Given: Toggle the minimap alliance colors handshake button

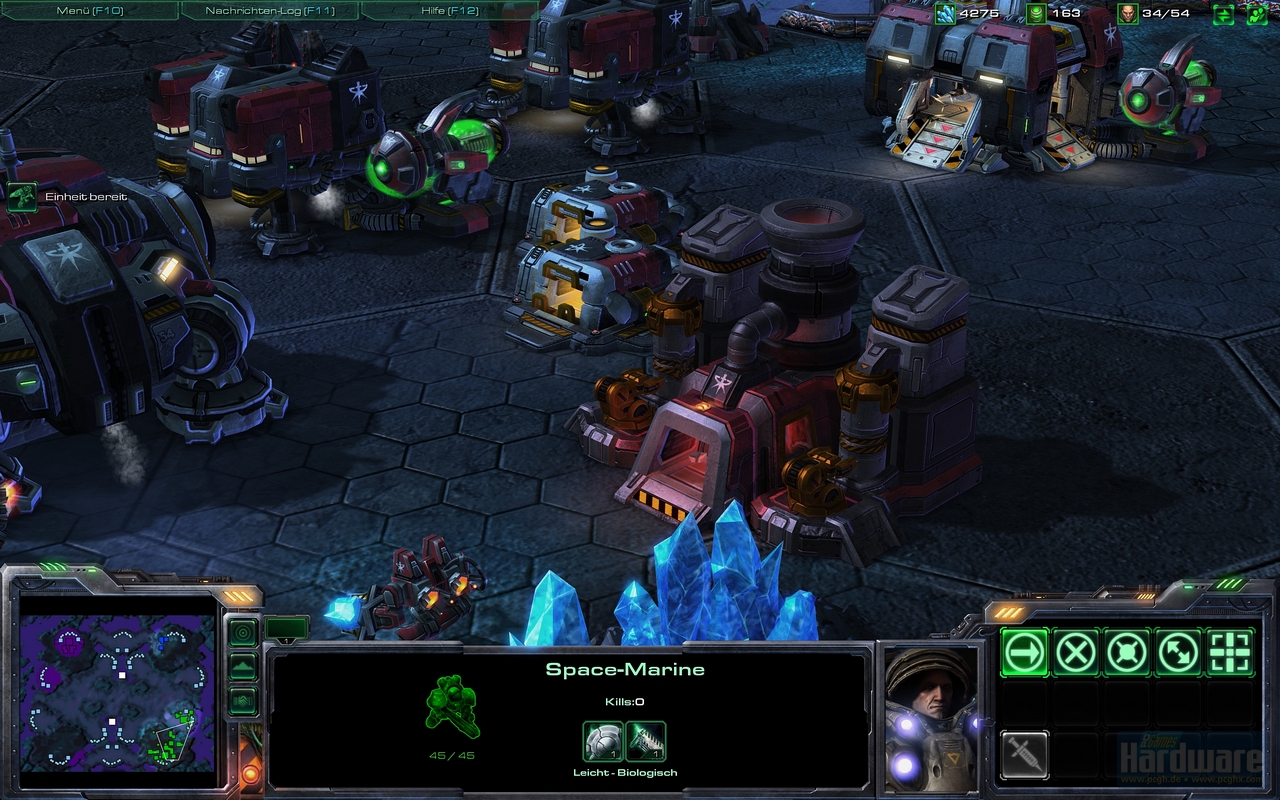Looking at the screenshot, I should [242, 701].
